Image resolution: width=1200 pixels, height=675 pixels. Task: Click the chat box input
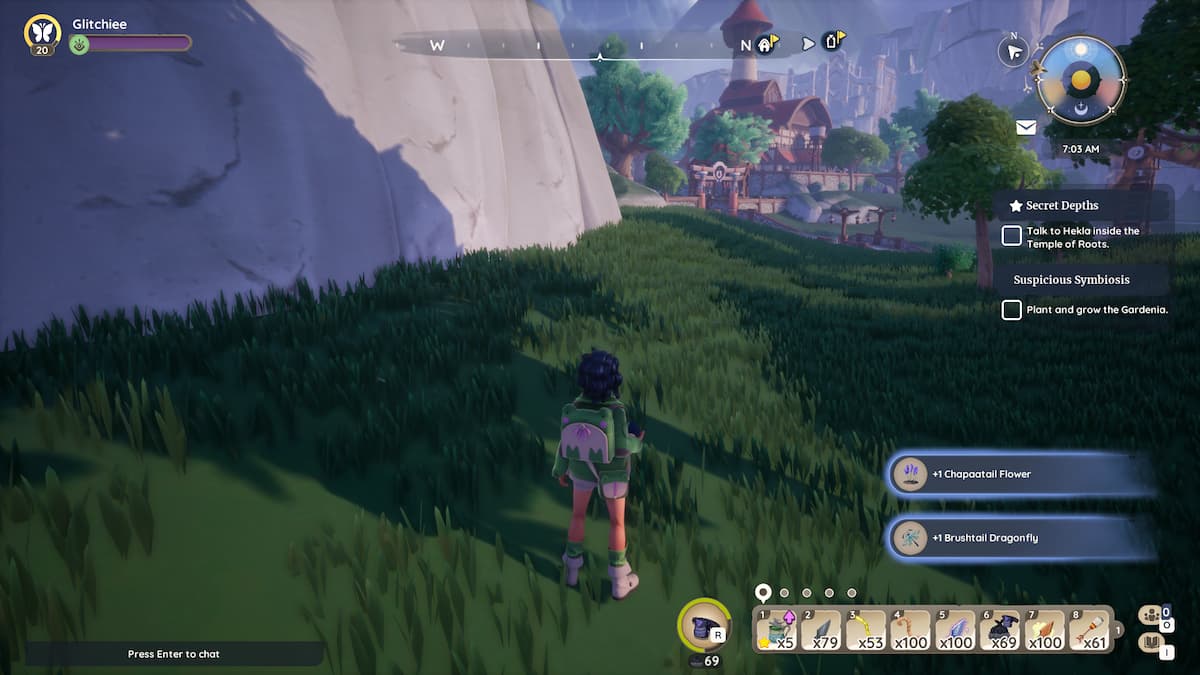tap(174, 654)
